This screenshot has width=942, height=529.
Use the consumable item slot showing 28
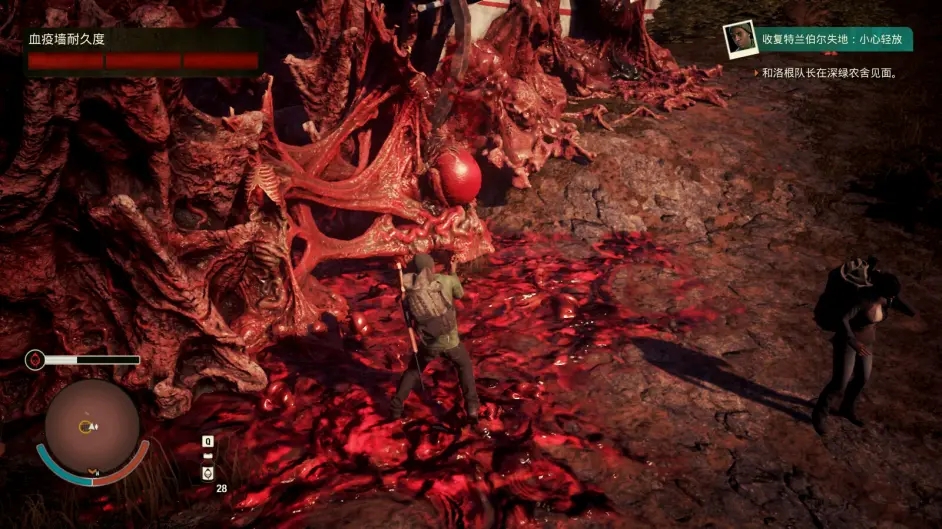tap(208, 473)
